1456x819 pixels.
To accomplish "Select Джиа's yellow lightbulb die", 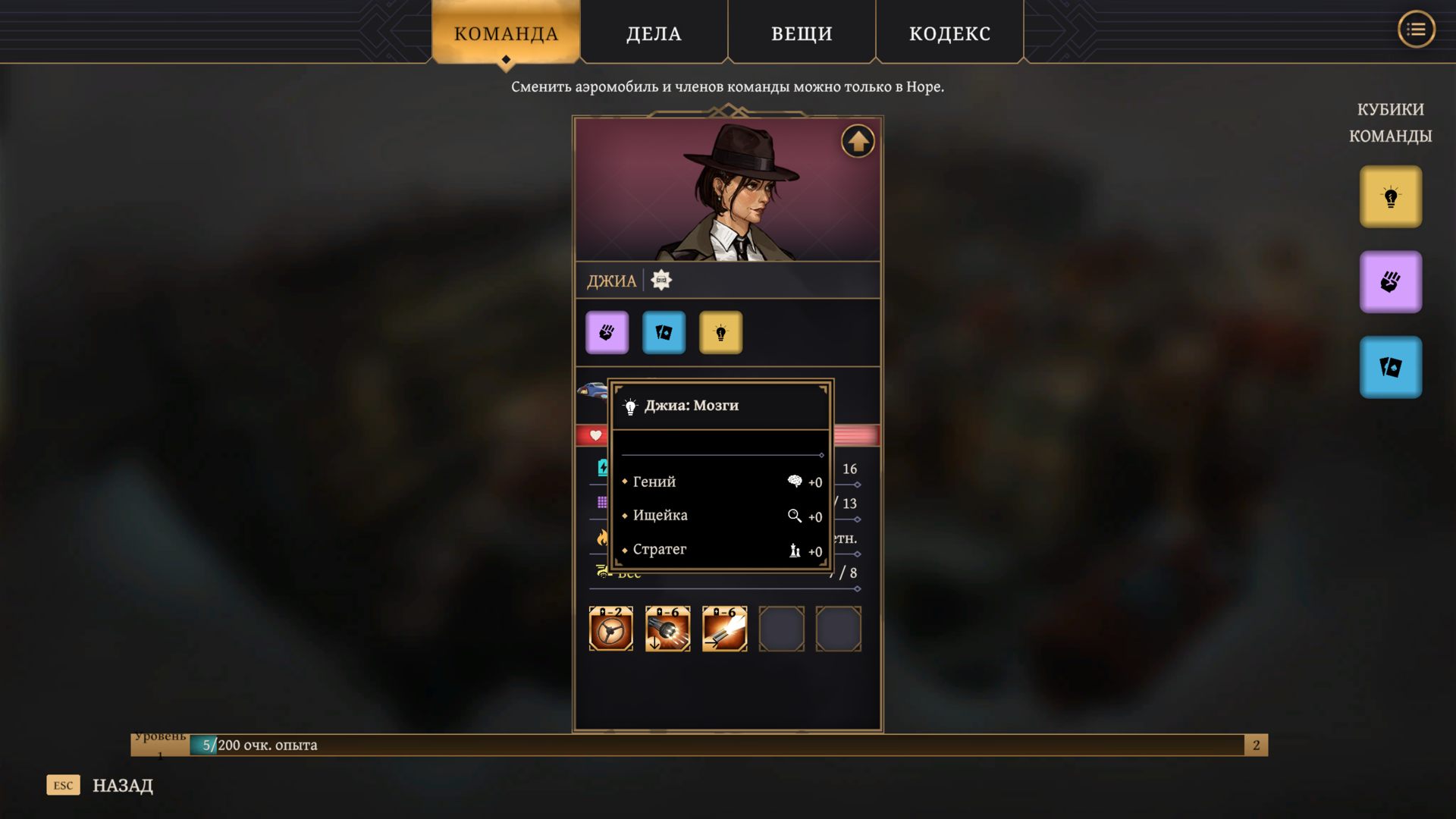I will 721,332.
